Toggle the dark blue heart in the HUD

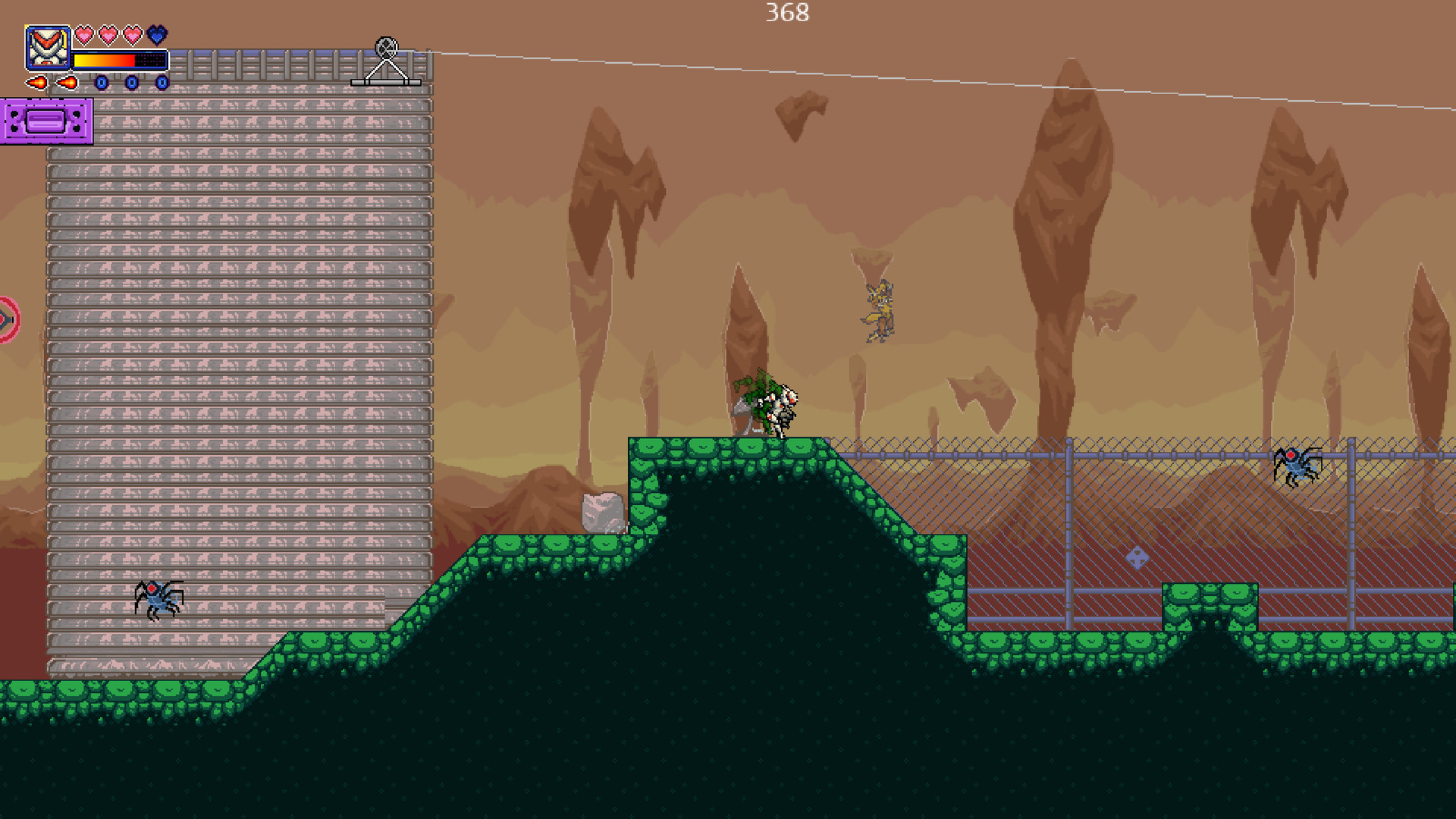tap(155, 35)
